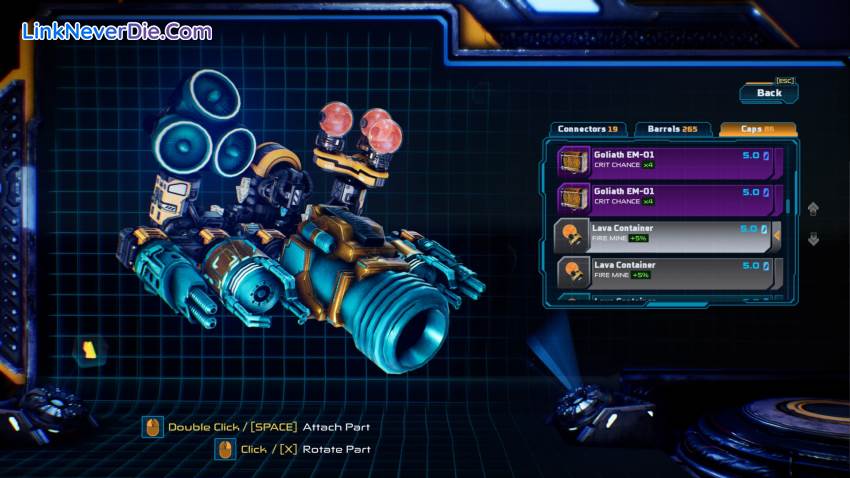Viewport: 850px width, 478px height.
Task: Open the Barrels parts tab
Action: (x=672, y=129)
